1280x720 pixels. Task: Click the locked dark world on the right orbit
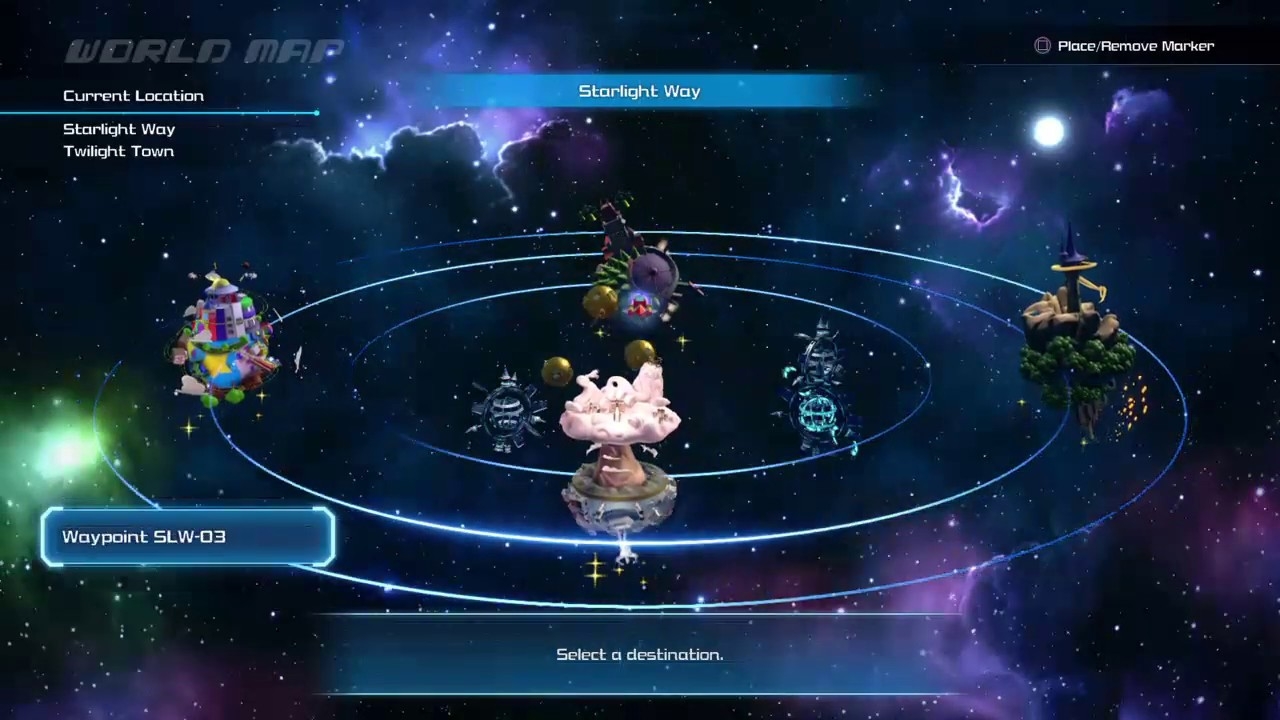click(x=820, y=390)
